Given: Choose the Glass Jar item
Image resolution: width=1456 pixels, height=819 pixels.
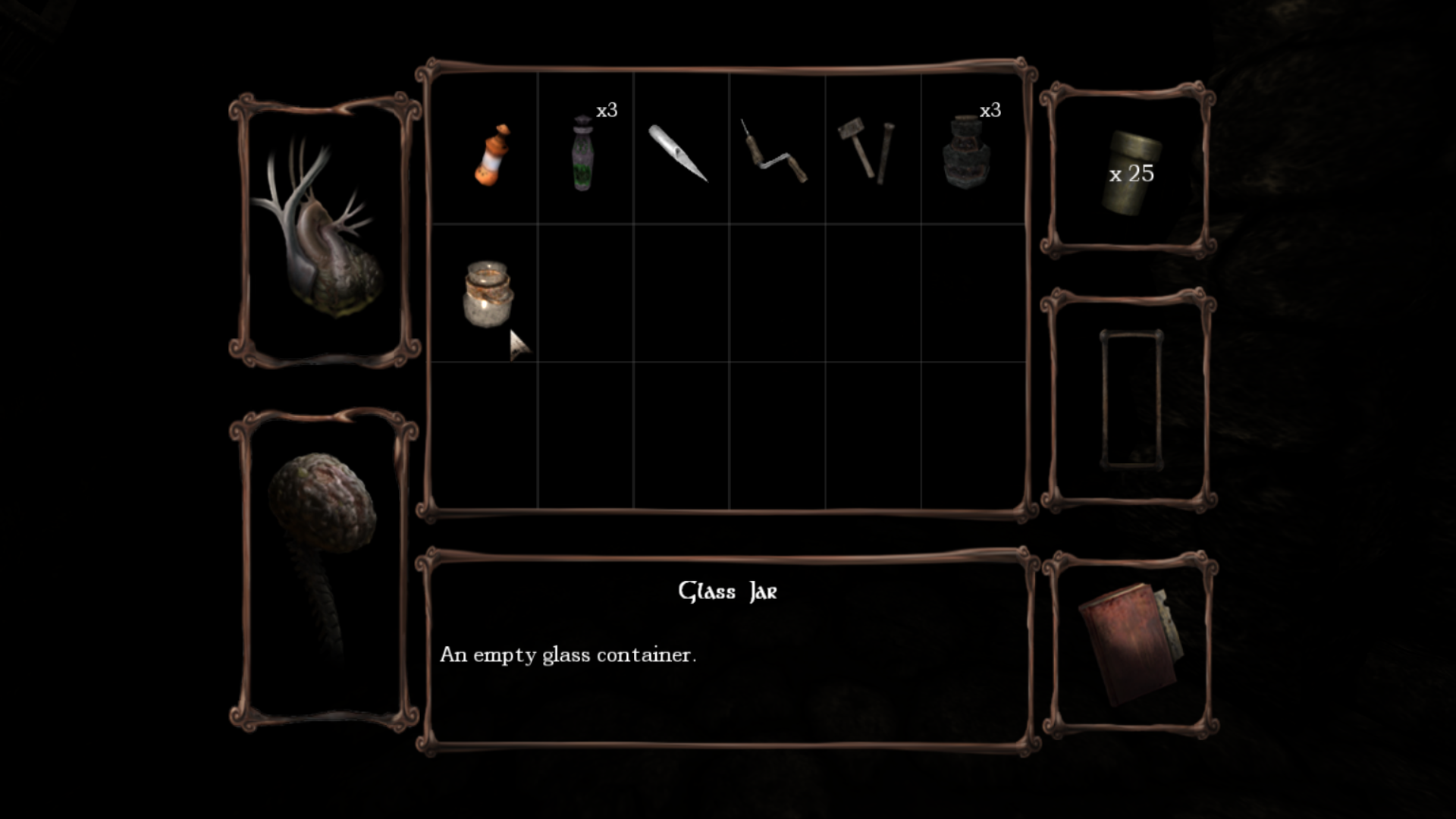Looking at the screenshot, I should [488, 294].
